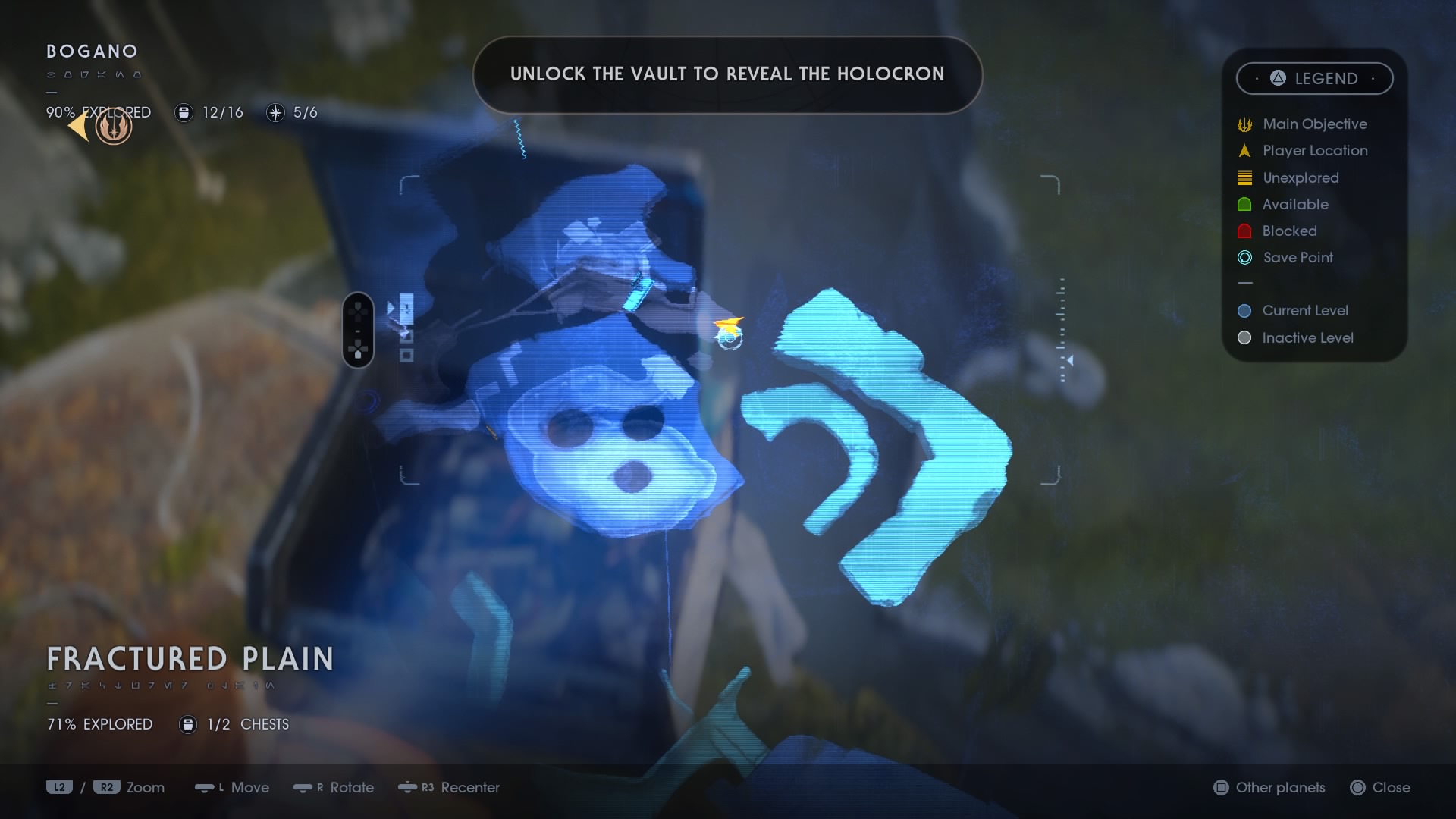
Task: Select the Save Point legend entry
Action: coord(1297,257)
